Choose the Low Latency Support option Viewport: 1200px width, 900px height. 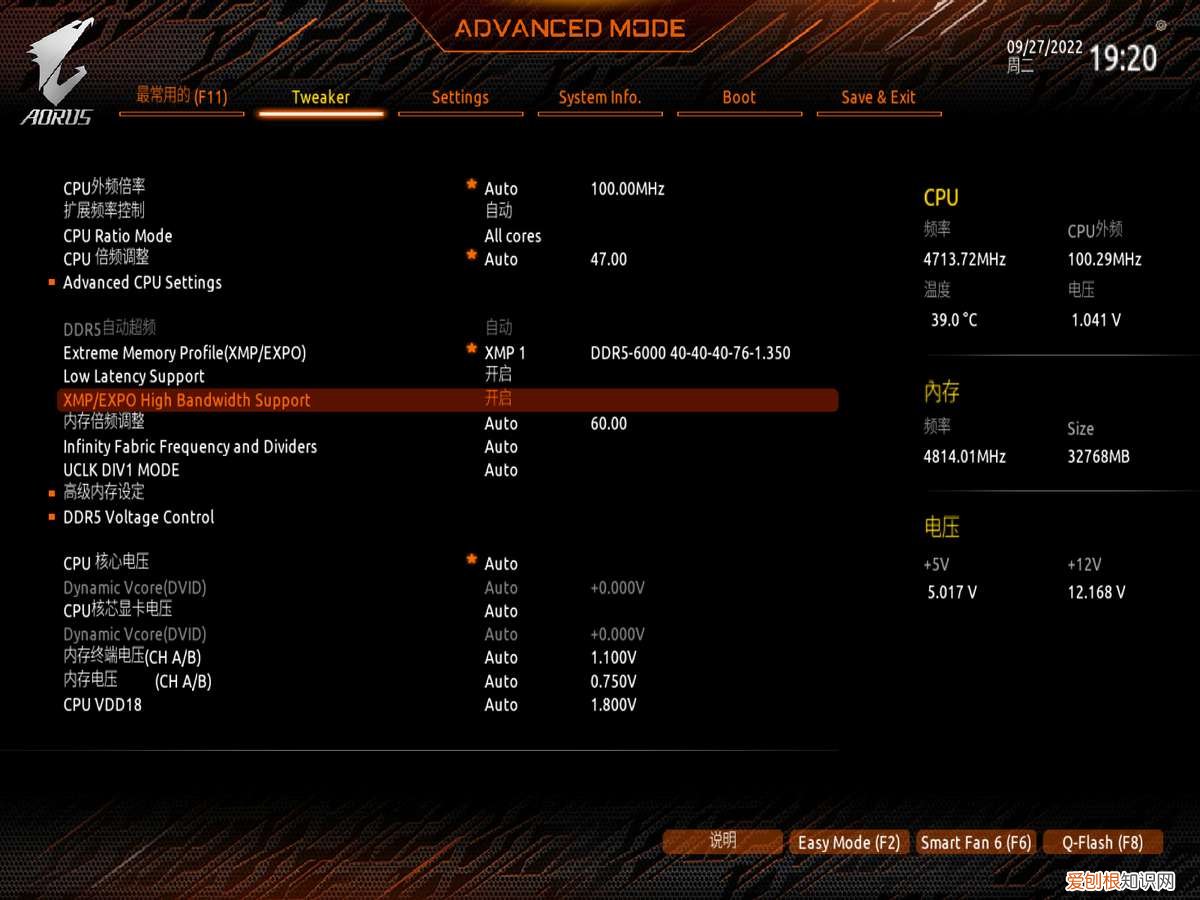point(134,377)
